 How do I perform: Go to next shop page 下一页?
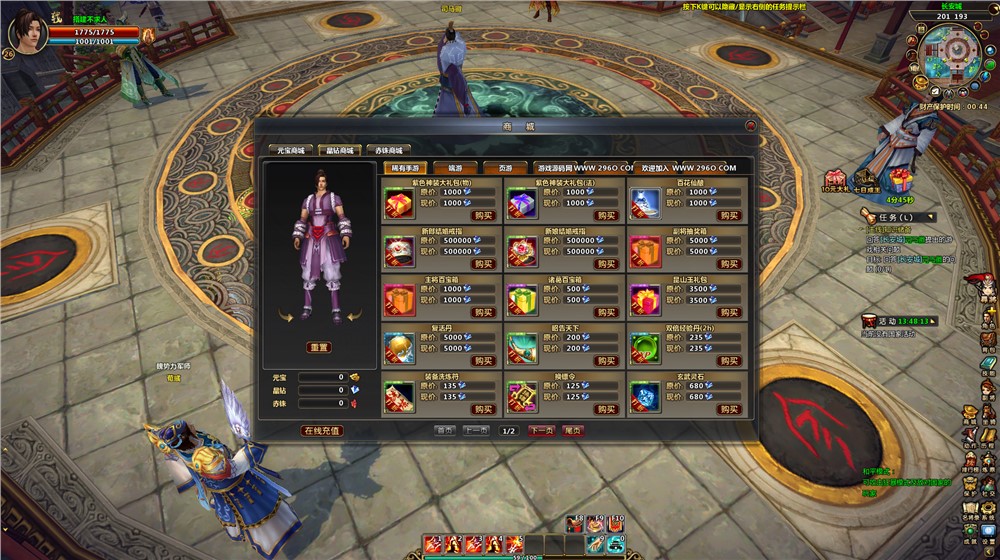(x=541, y=431)
